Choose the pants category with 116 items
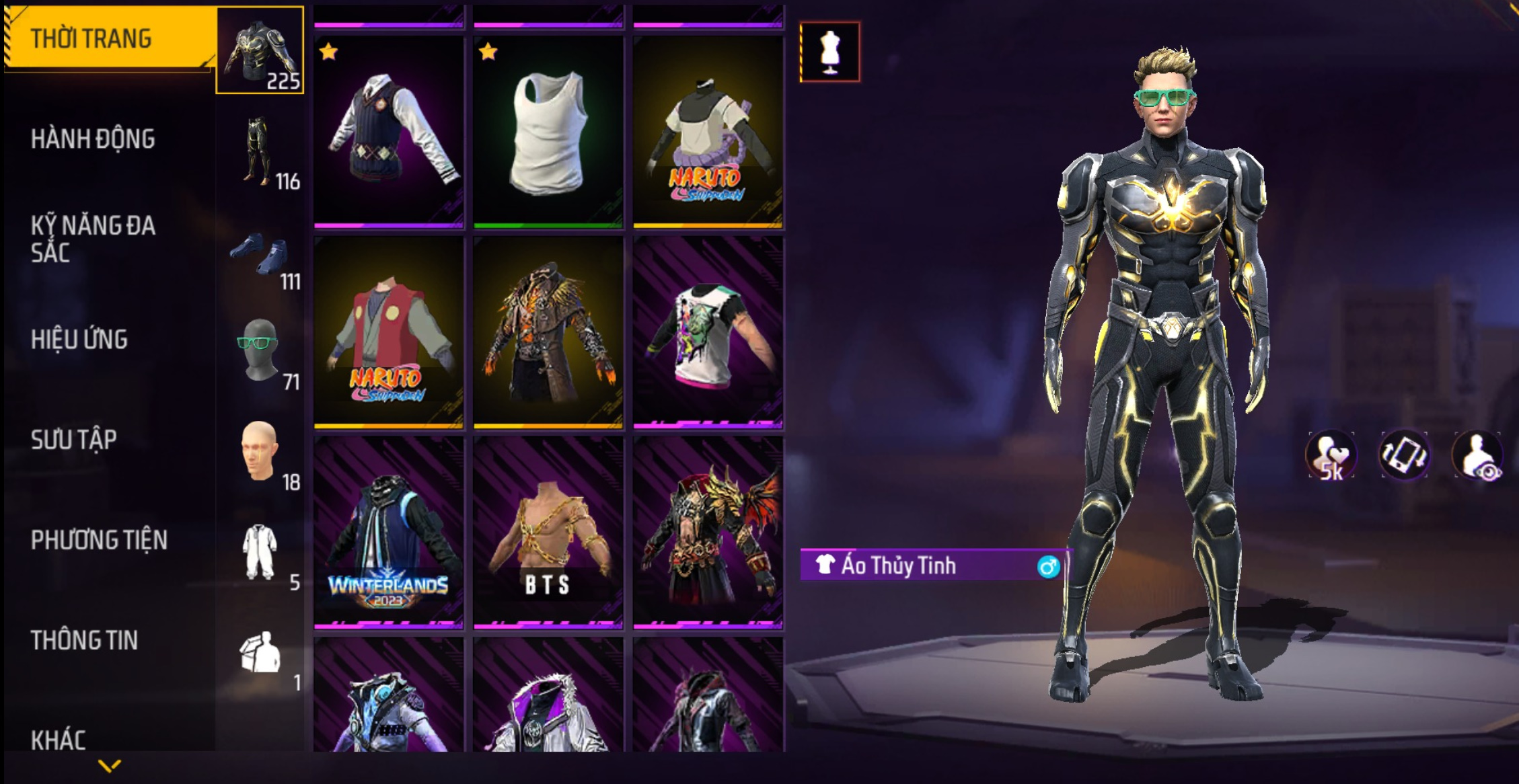This screenshot has height=784, width=1519. click(260, 151)
